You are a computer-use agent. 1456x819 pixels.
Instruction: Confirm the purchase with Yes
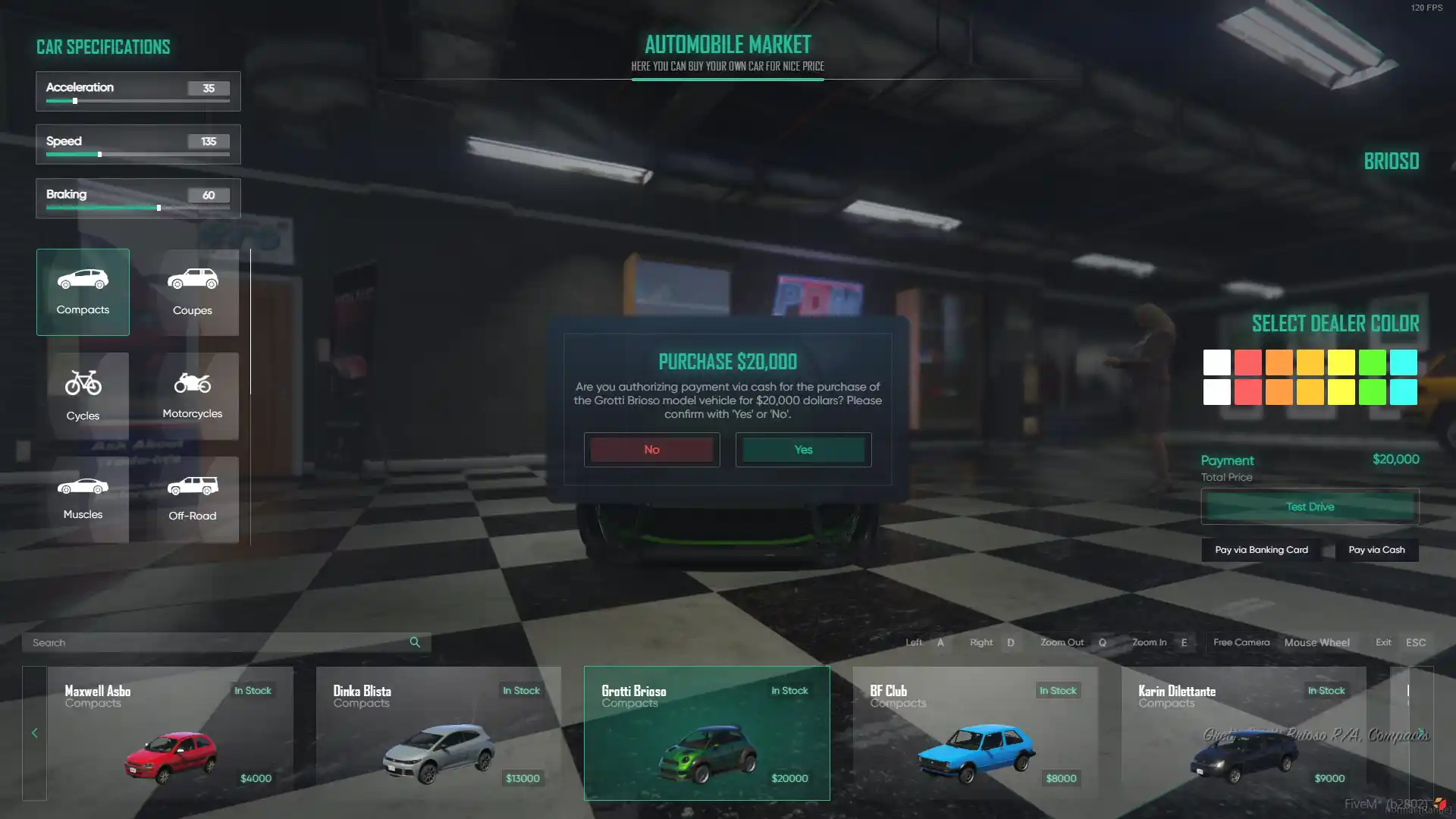coord(803,450)
